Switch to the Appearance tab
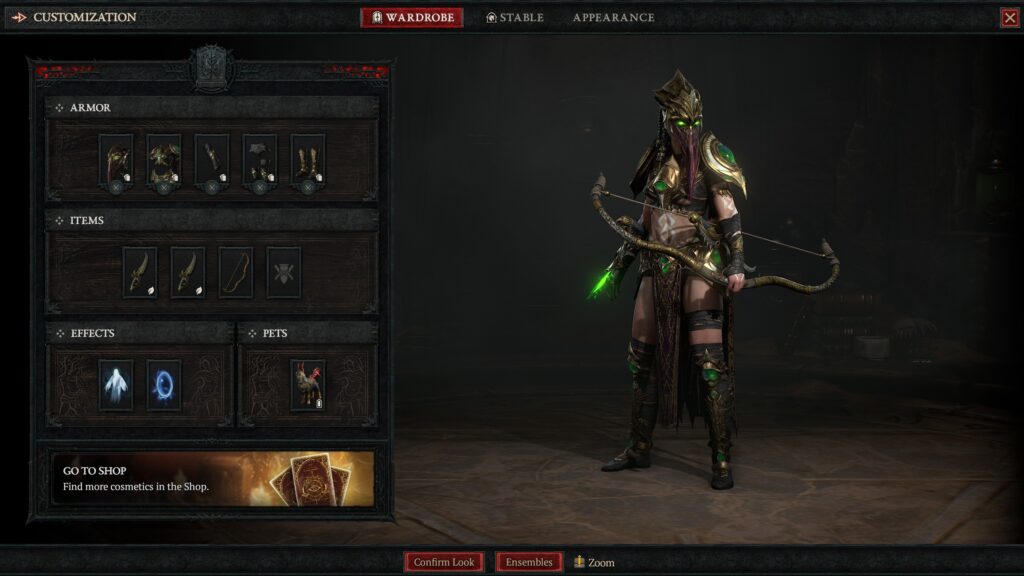The height and width of the screenshot is (576, 1024). coord(613,18)
